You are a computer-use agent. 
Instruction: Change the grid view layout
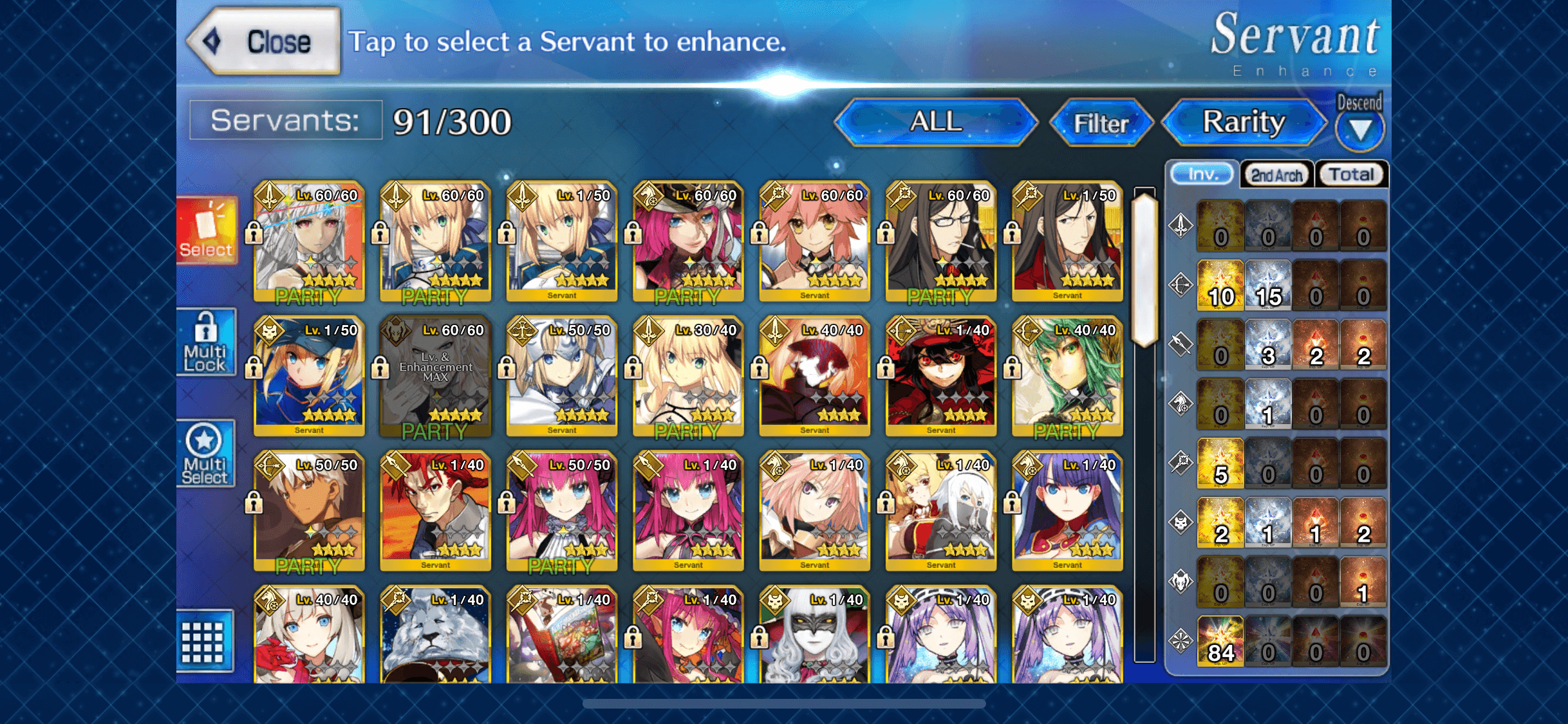[203, 641]
